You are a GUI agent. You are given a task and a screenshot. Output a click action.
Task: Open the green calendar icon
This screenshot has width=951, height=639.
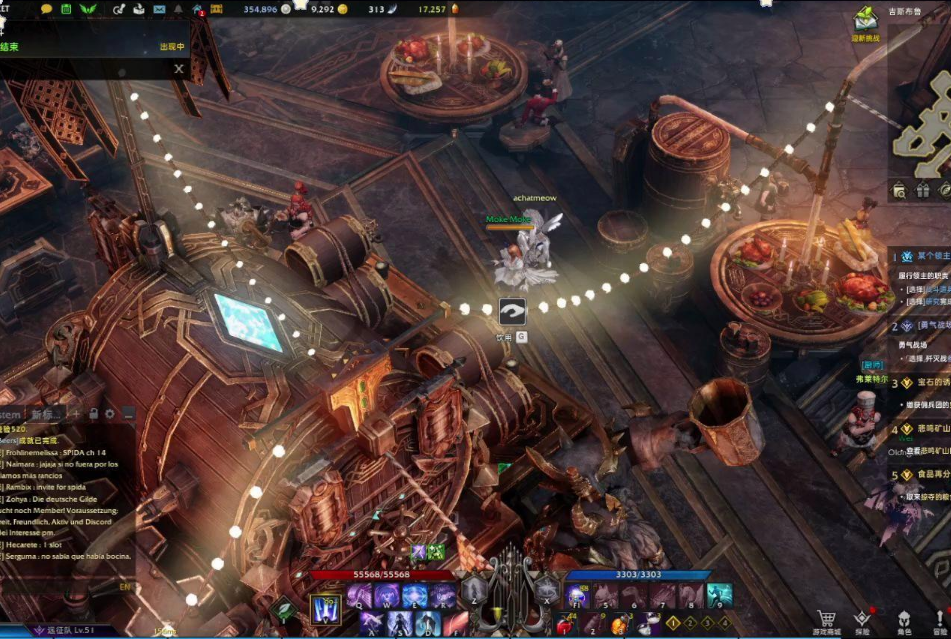pos(65,9)
